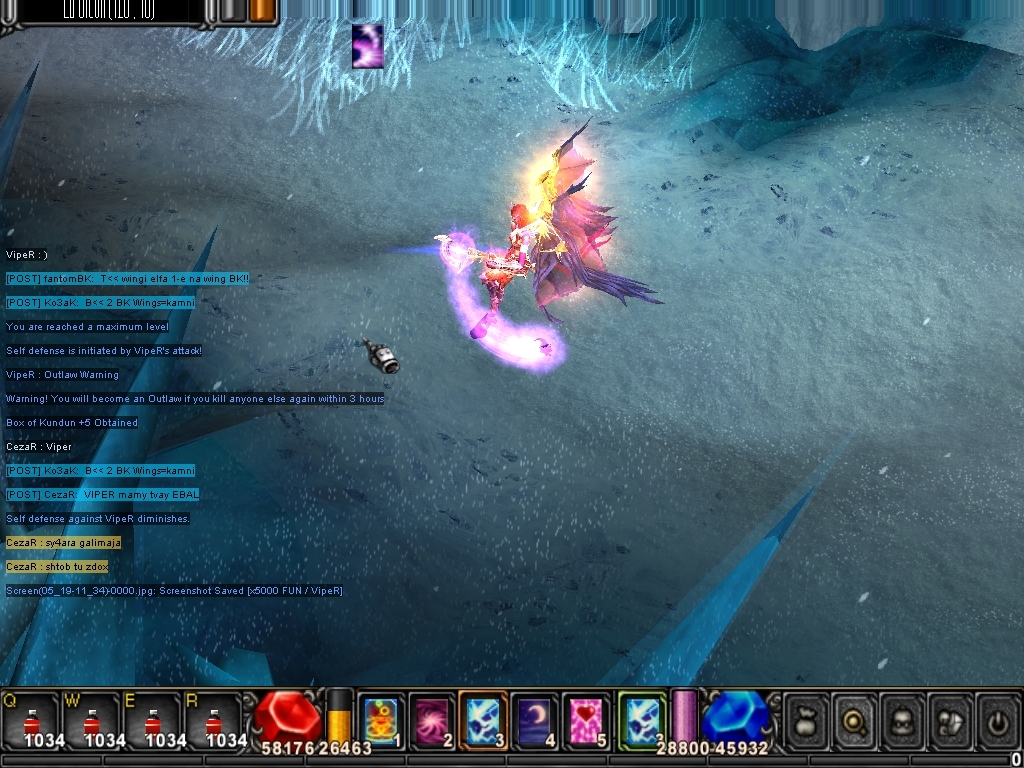Select the red heart skill in slot 5
The image size is (1024, 768).
(x=587, y=720)
